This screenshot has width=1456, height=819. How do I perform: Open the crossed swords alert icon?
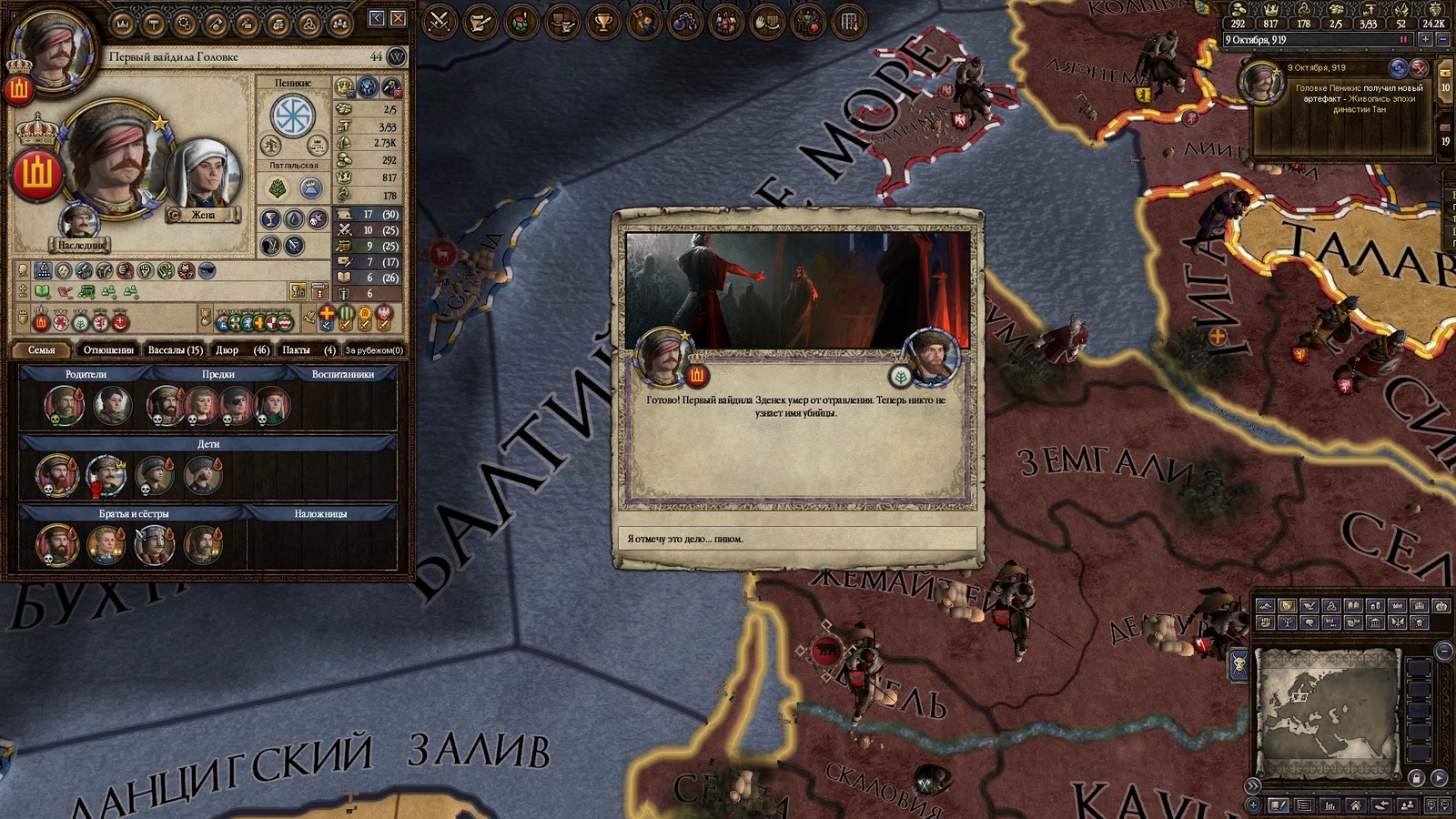(x=440, y=21)
